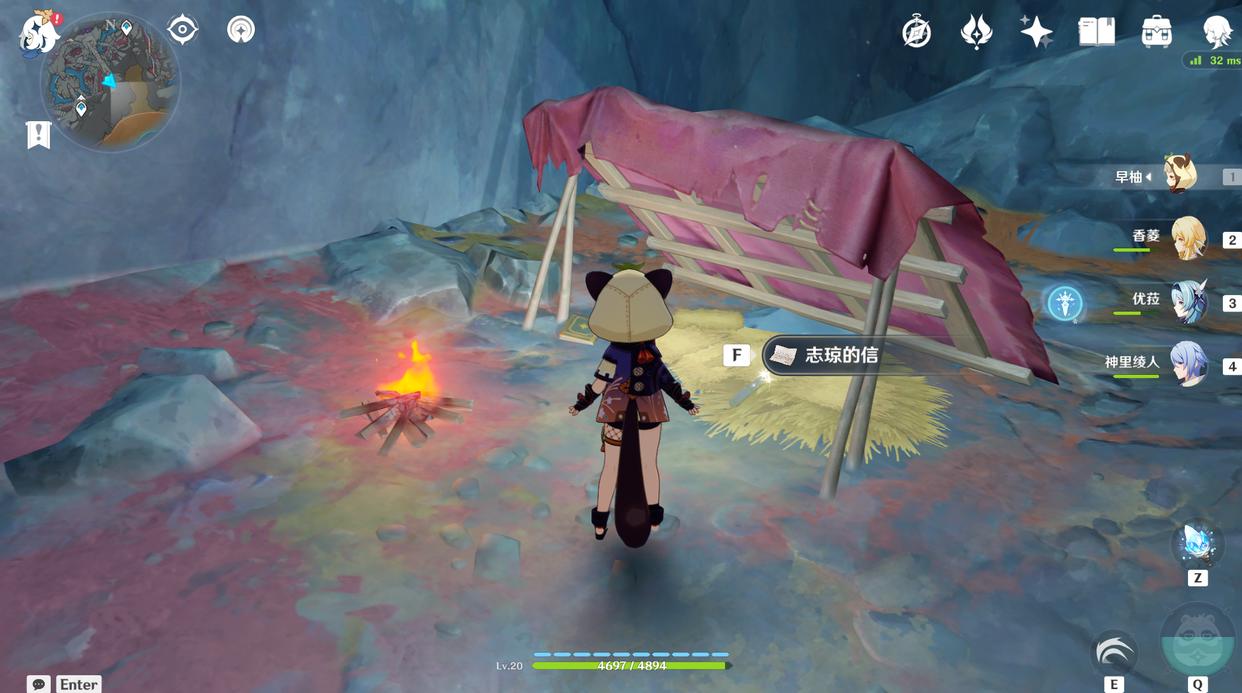
Task: Toggle elemental sight eye icon
Action: click(182, 29)
